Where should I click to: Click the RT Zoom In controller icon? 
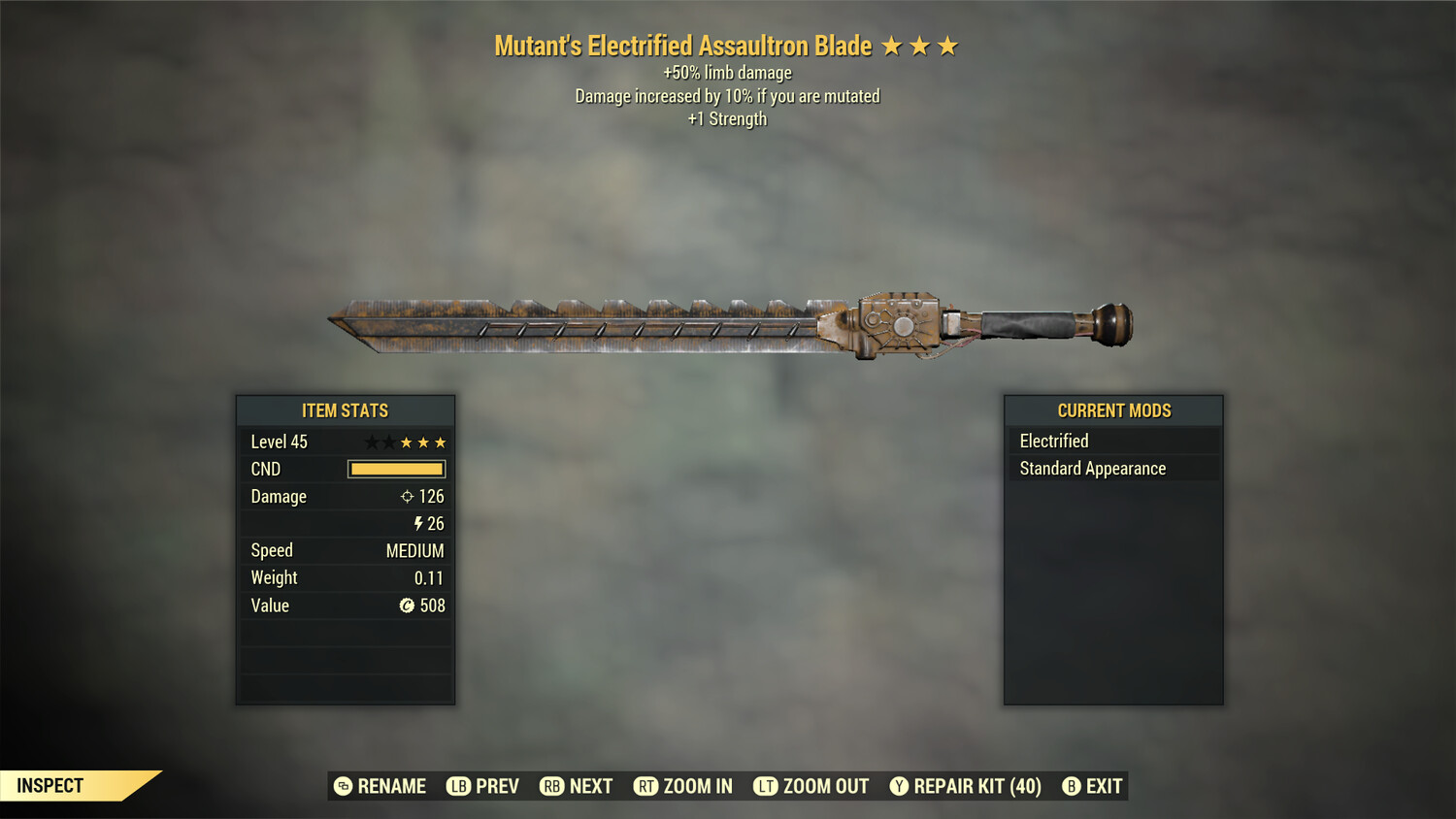(x=646, y=786)
